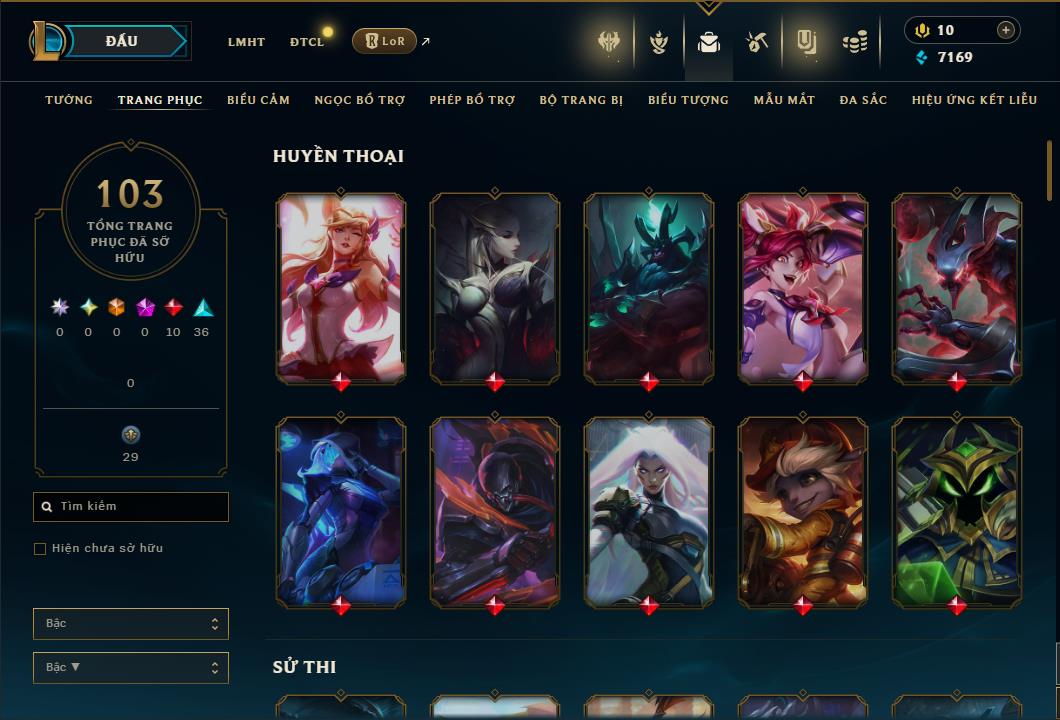Select the Star Guardian Ahri skin card
The image size is (1060, 720).
pyautogui.click(x=341, y=286)
